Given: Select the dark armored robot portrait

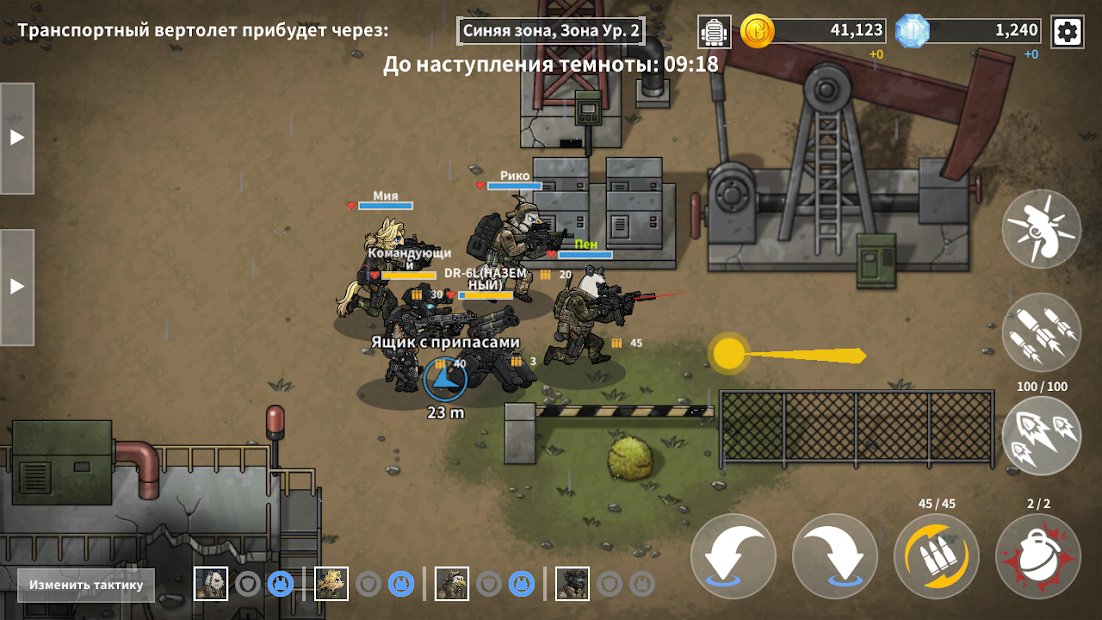Looking at the screenshot, I should 572,583.
